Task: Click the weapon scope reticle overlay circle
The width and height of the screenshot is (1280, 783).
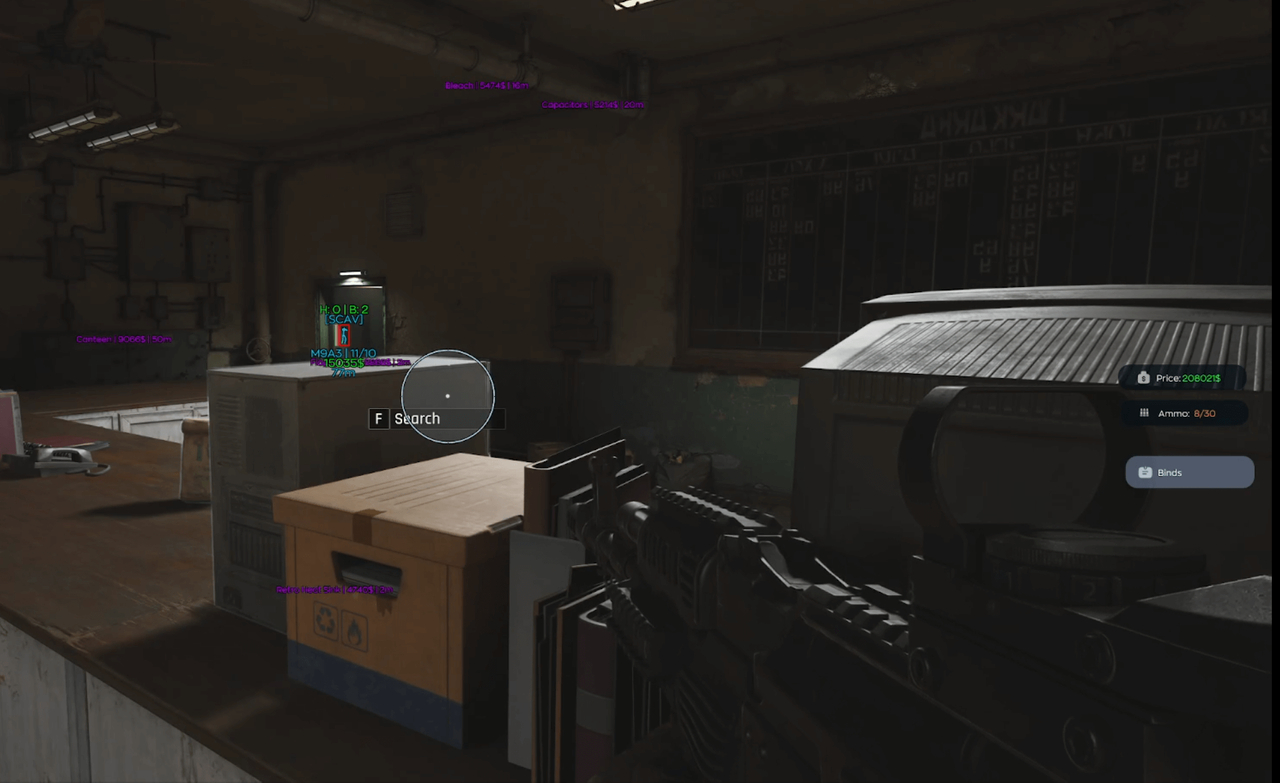Action: coord(447,395)
